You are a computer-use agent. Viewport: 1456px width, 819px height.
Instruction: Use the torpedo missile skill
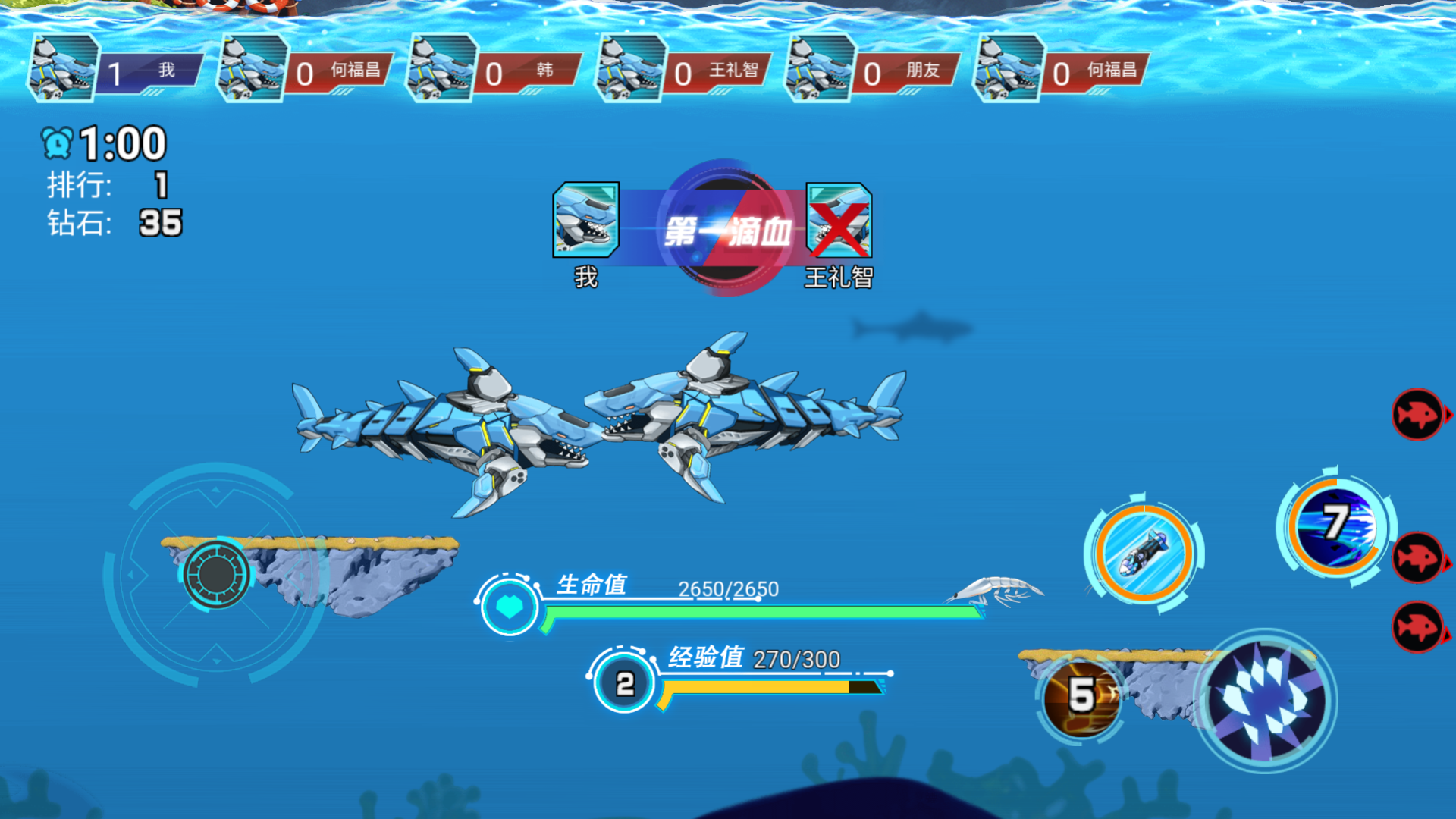click(1143, 554)
